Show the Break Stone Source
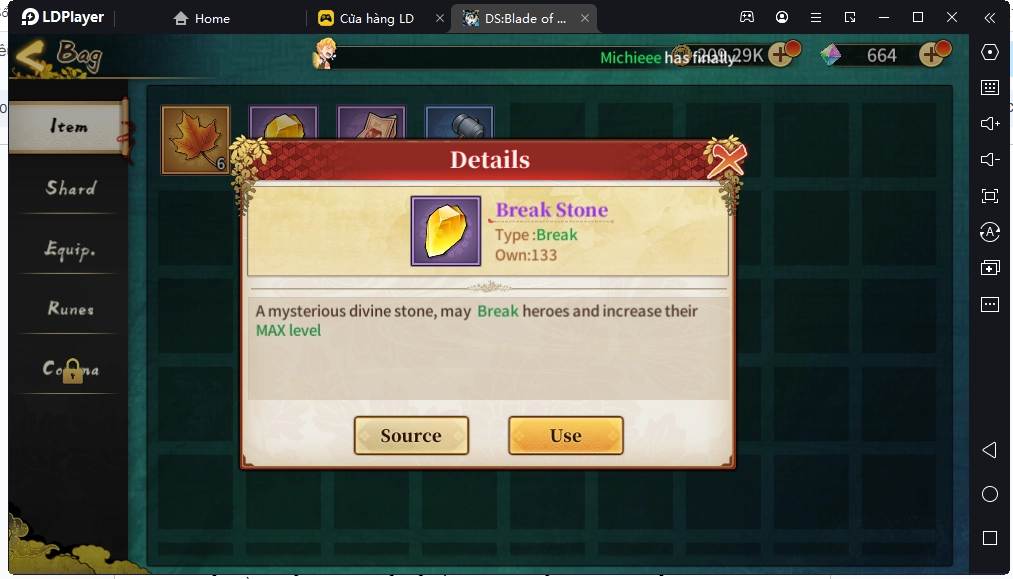Screen dimensions: 1013x579 [x=411, y=436]
